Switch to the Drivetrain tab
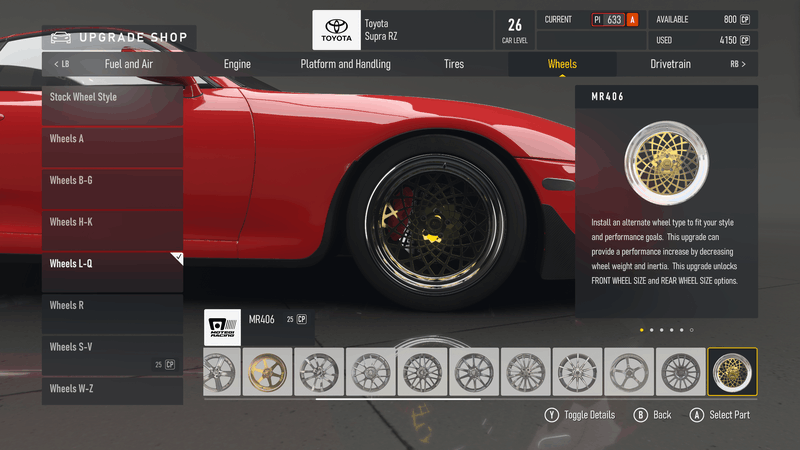The image size is (800, 450). [x=671, y=64]
